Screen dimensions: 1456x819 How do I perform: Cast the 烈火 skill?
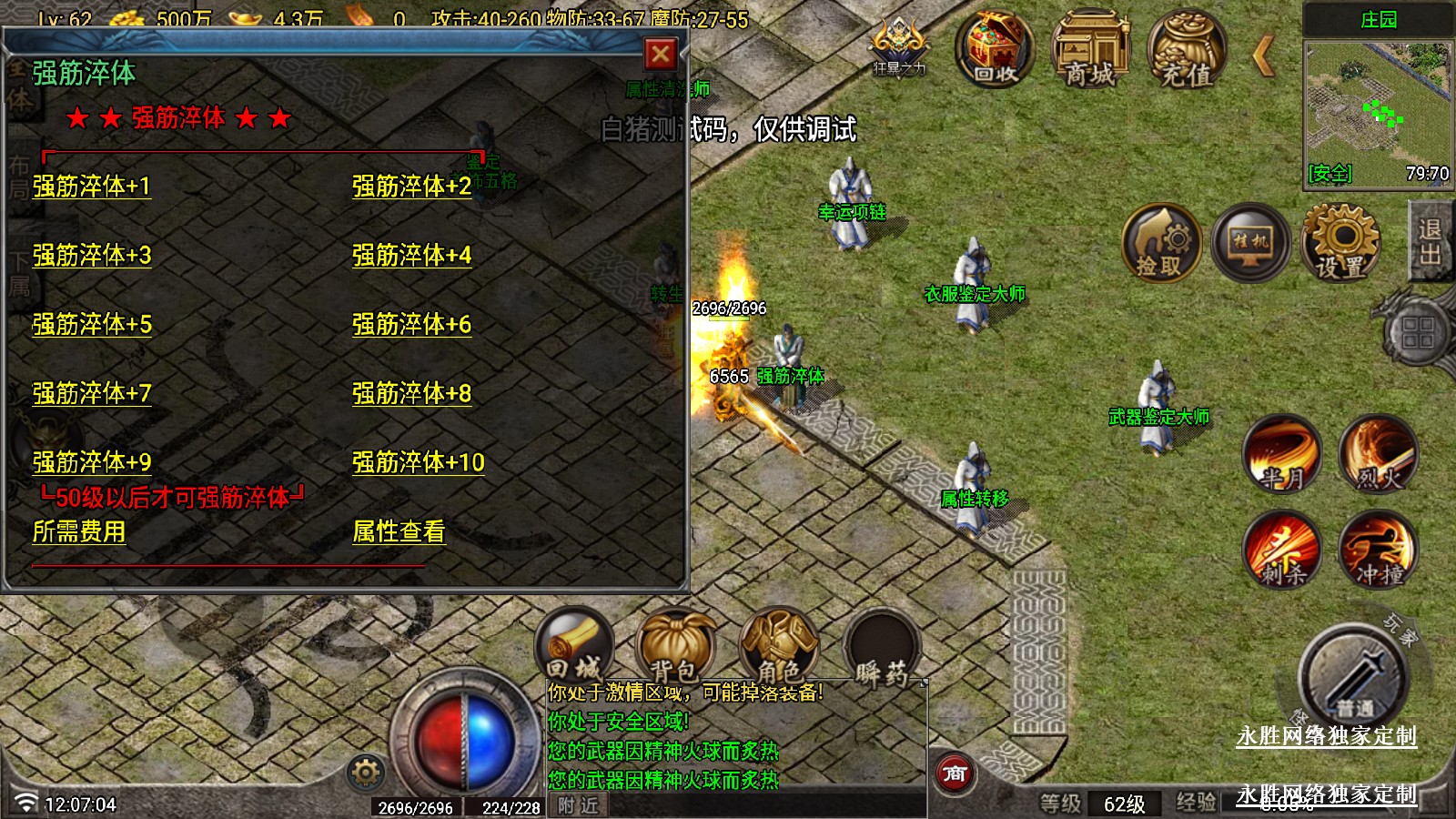[1378, 453]
